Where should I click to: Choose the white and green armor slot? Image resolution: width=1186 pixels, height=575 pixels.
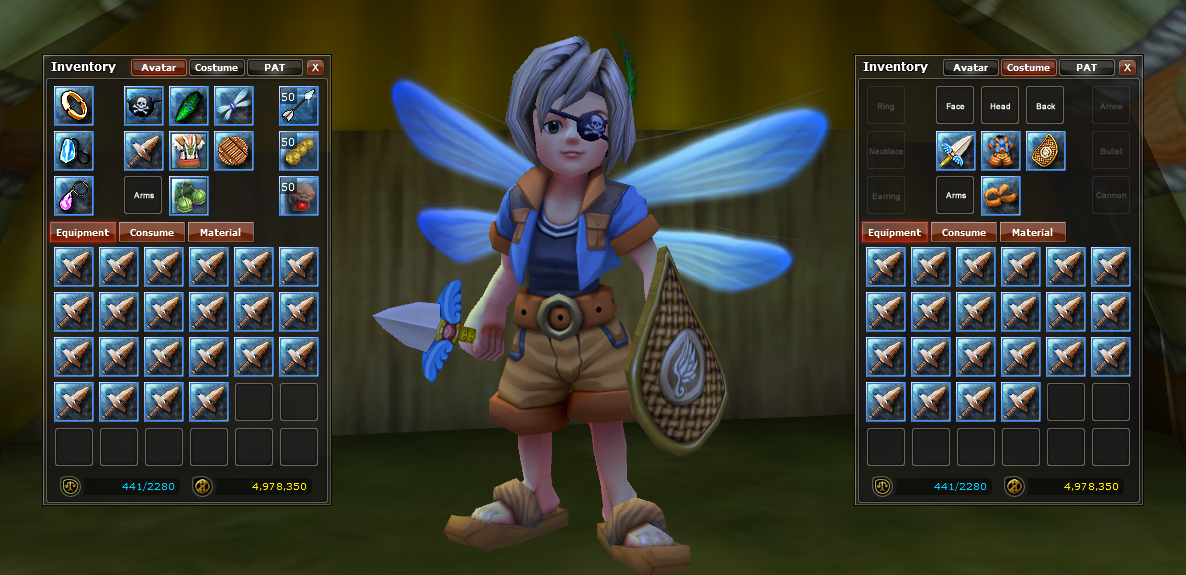[x=189, y=150]
